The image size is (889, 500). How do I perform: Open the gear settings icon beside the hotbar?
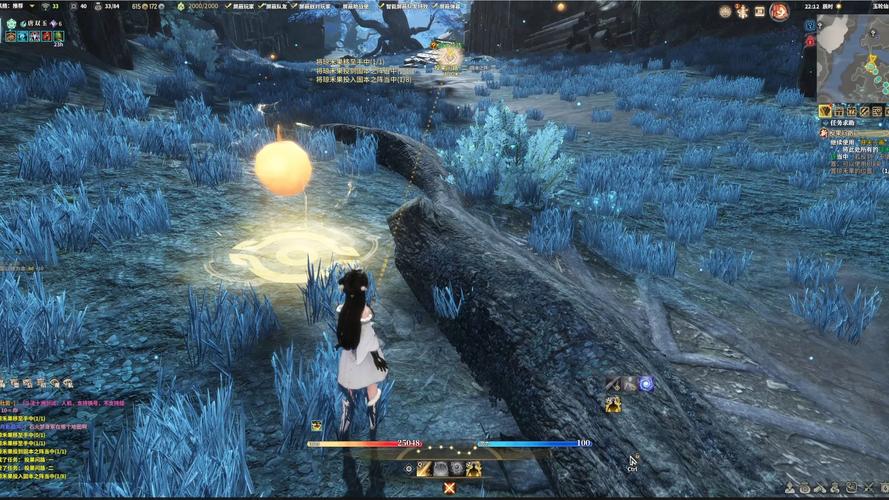point(408,468)
